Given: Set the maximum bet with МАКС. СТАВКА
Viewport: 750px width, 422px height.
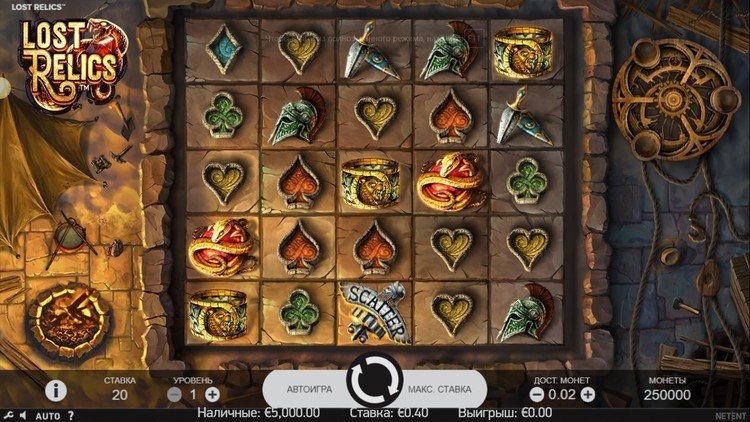Looking at the screenshot, I should 441,389.
